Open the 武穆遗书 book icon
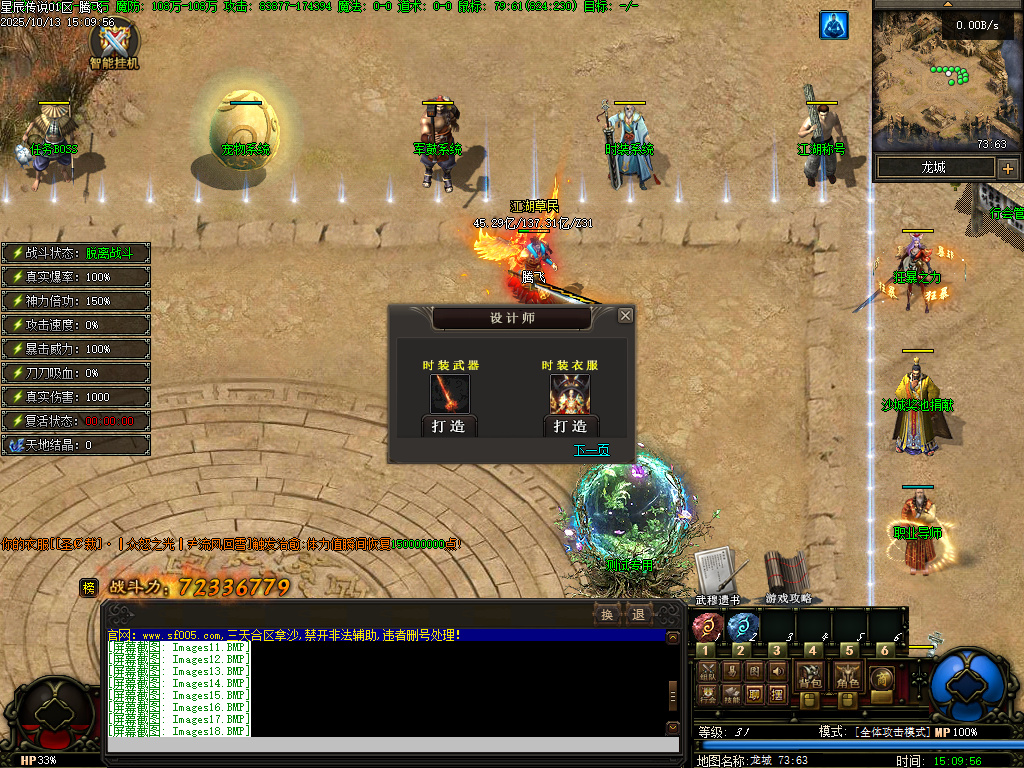1024x768 pixels. tap(717, 574)
